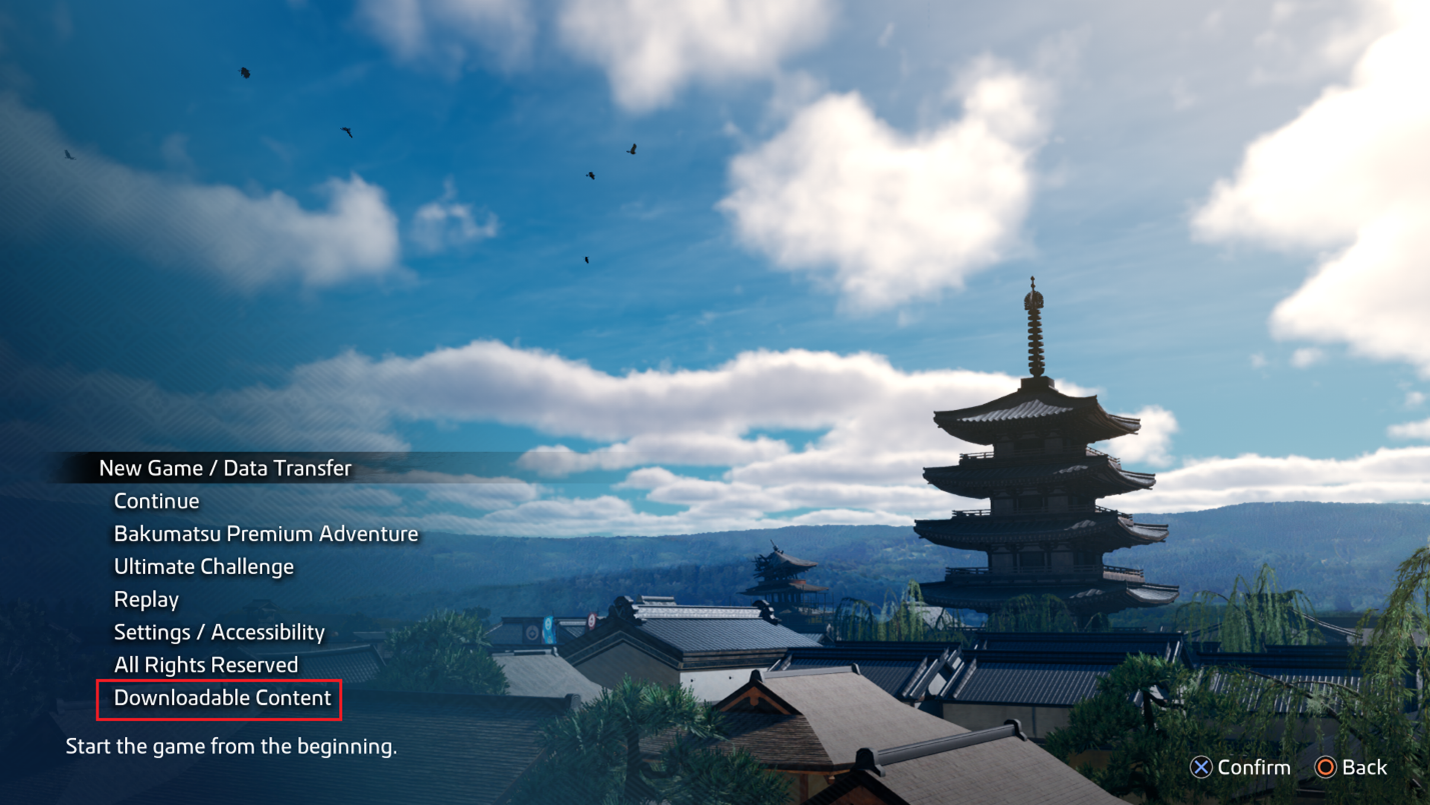
Task: Open the Replay menu
Action: click(x=146, y=600)
